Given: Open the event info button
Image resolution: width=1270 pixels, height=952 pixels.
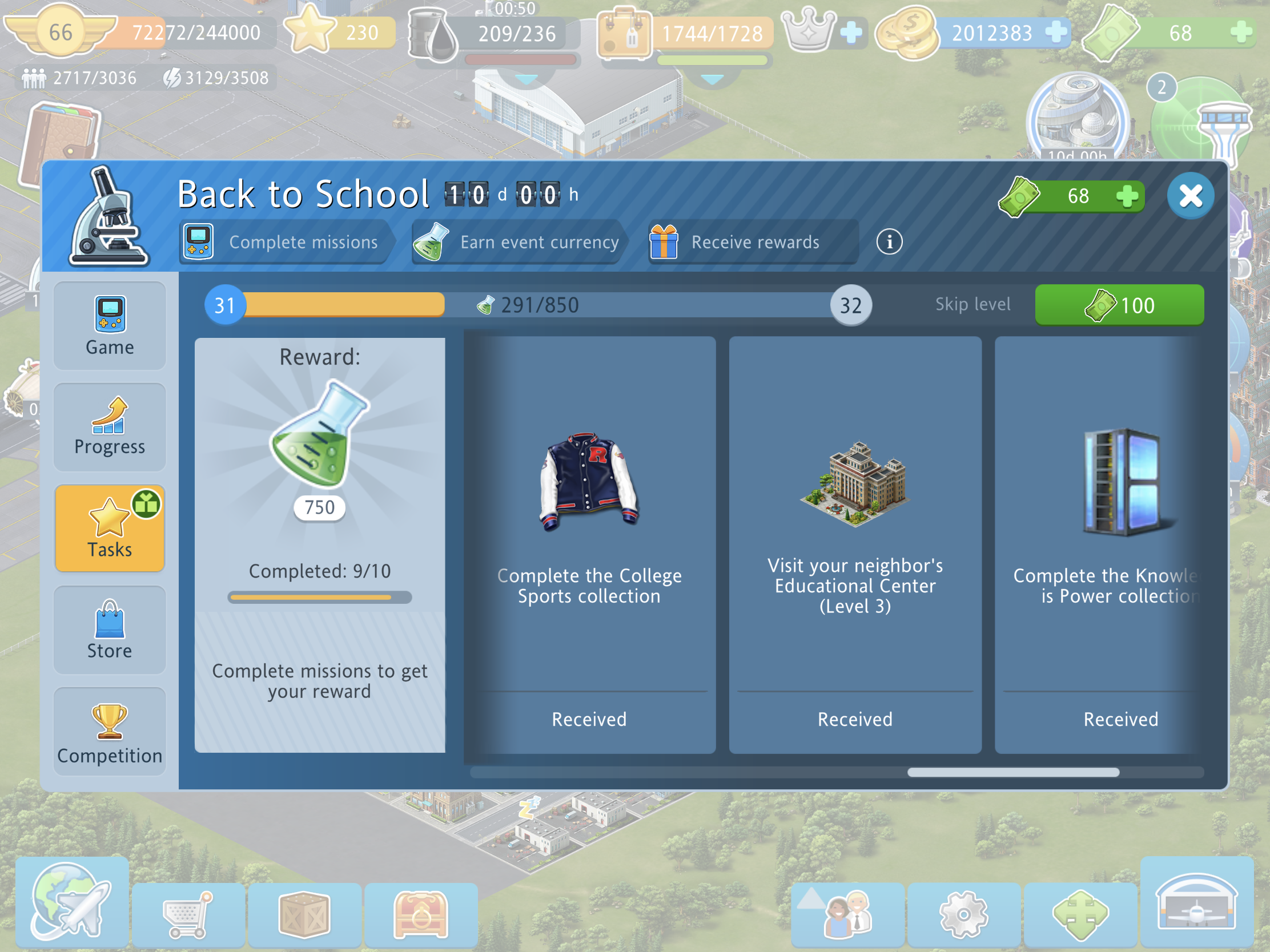Looking at the screenshot, I should point(889,241).
